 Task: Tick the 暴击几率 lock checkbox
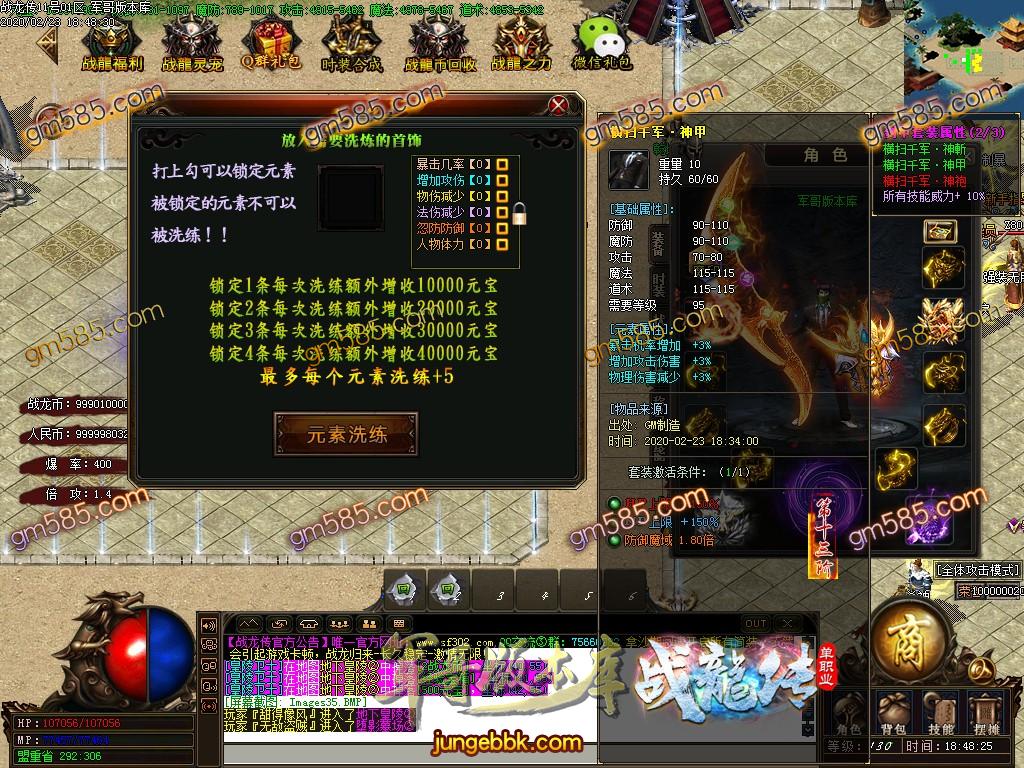pyautogui.click(x=503, y=164)
